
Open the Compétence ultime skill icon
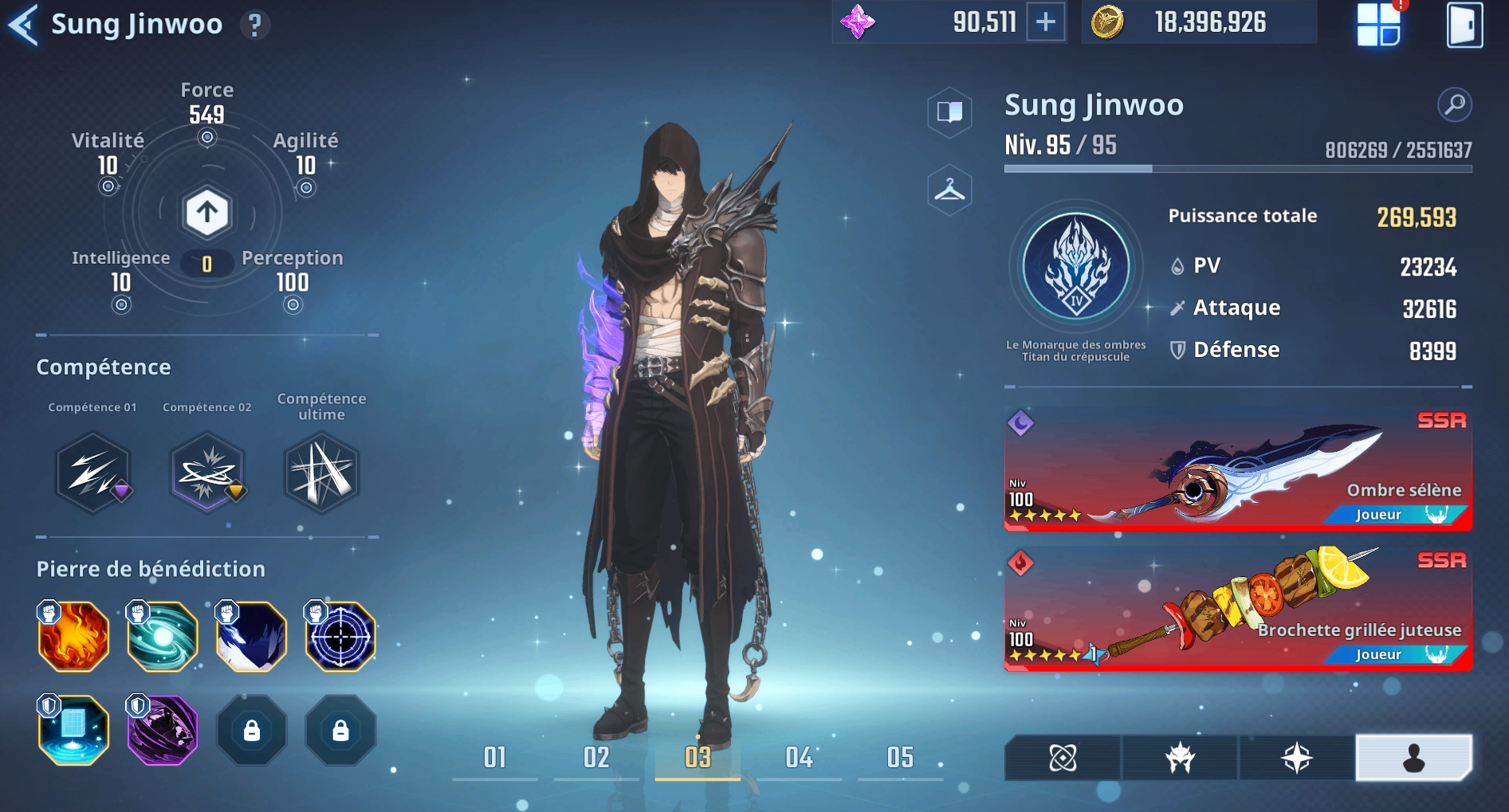point(320,472)
